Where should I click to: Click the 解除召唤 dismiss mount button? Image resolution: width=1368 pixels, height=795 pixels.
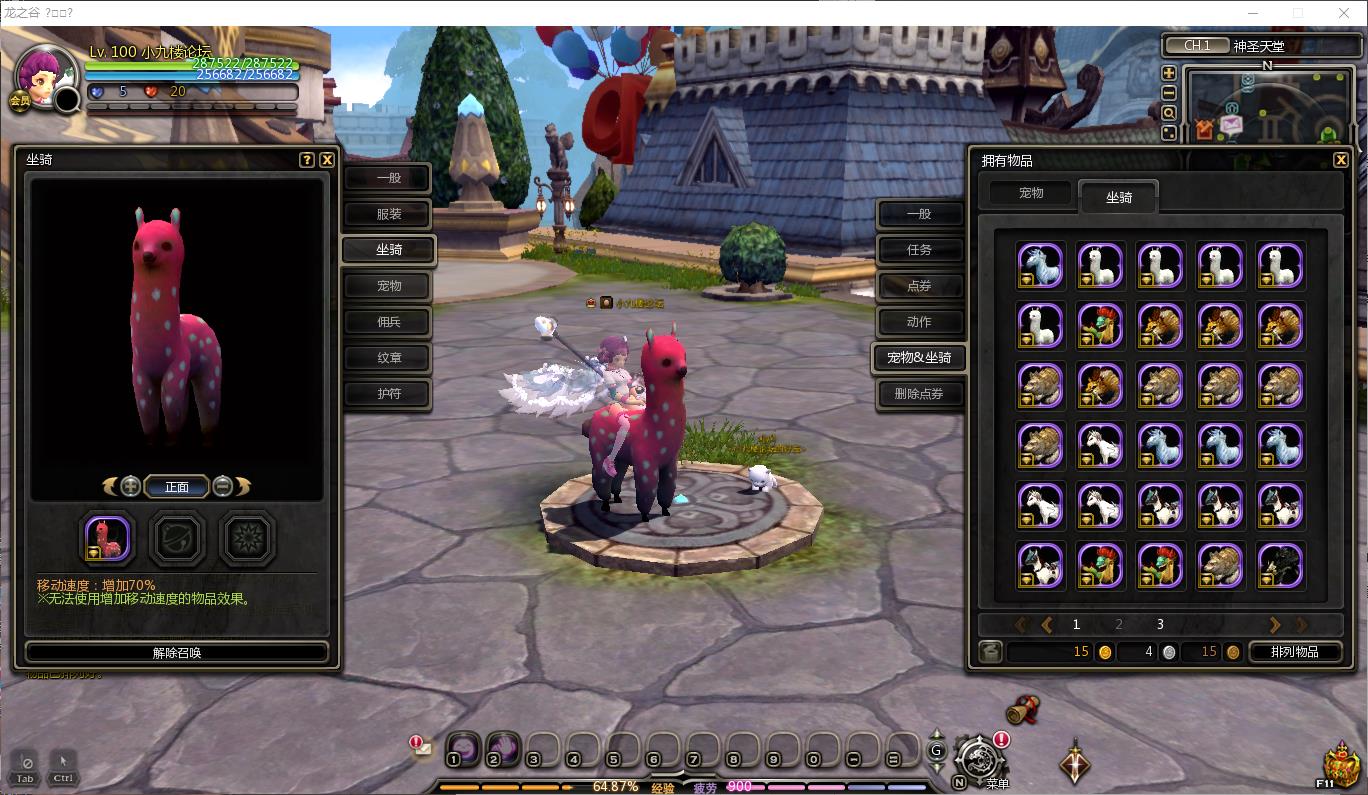click(x=177, y=652)
